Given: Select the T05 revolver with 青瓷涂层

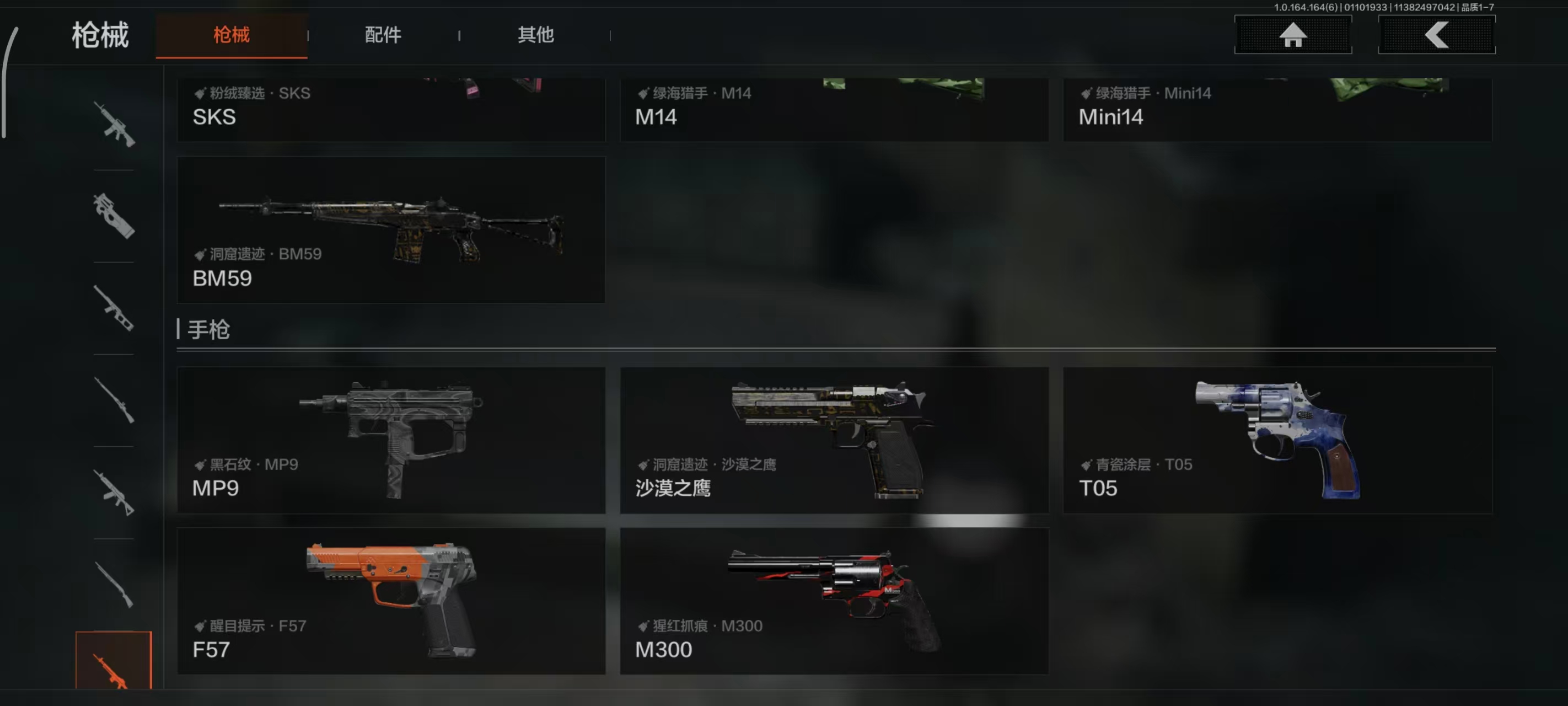Looking at the screenshot, I should pyautogui.click(x=1277, y=440).
